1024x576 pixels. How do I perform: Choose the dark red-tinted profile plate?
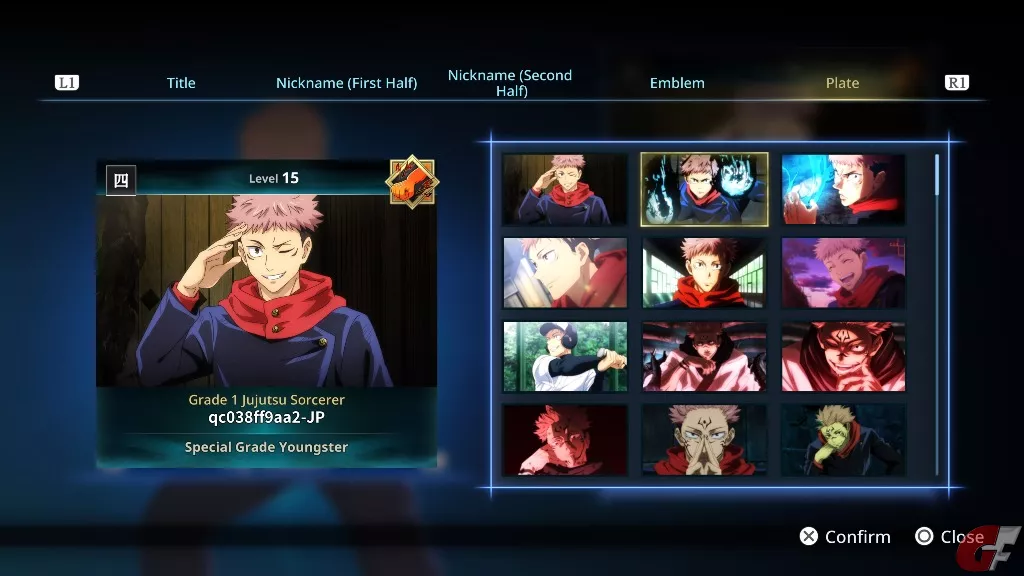tap(565, 439)
